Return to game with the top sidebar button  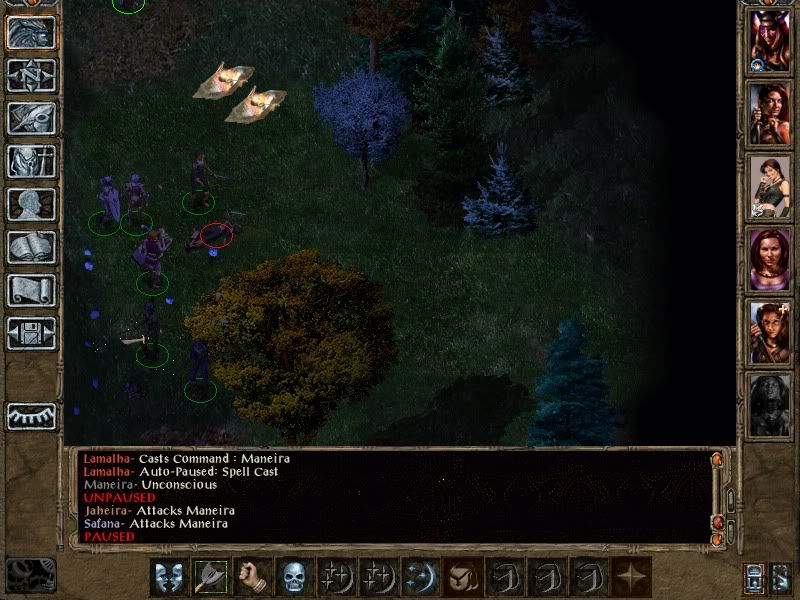(x=31, y=33)
